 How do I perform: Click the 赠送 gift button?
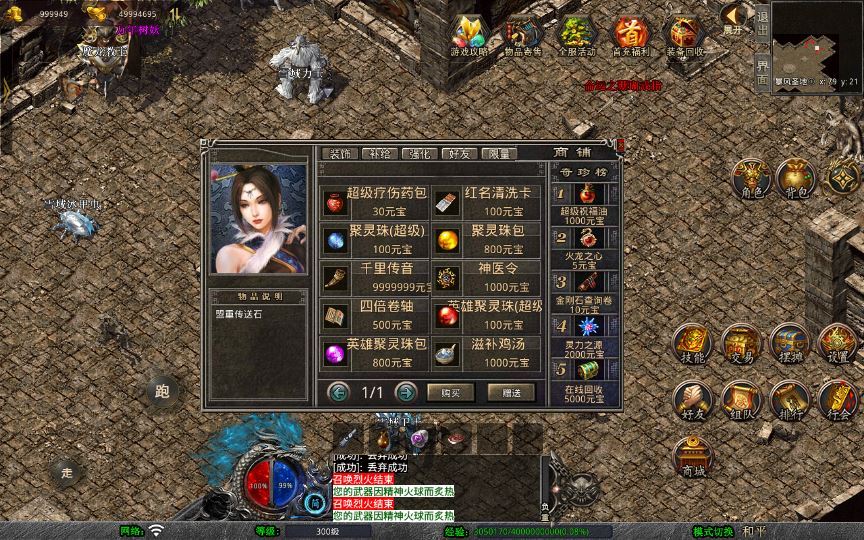point(511,392)
